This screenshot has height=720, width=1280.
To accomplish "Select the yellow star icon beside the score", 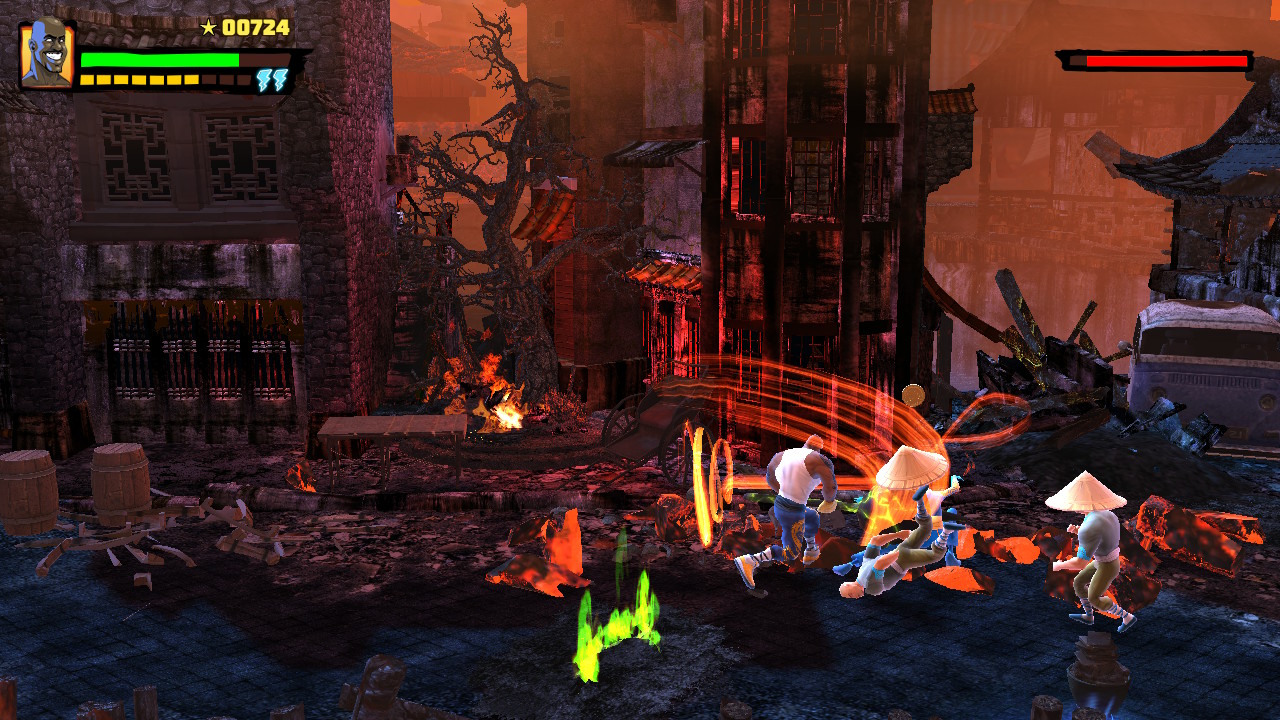I will coord(209,27).
